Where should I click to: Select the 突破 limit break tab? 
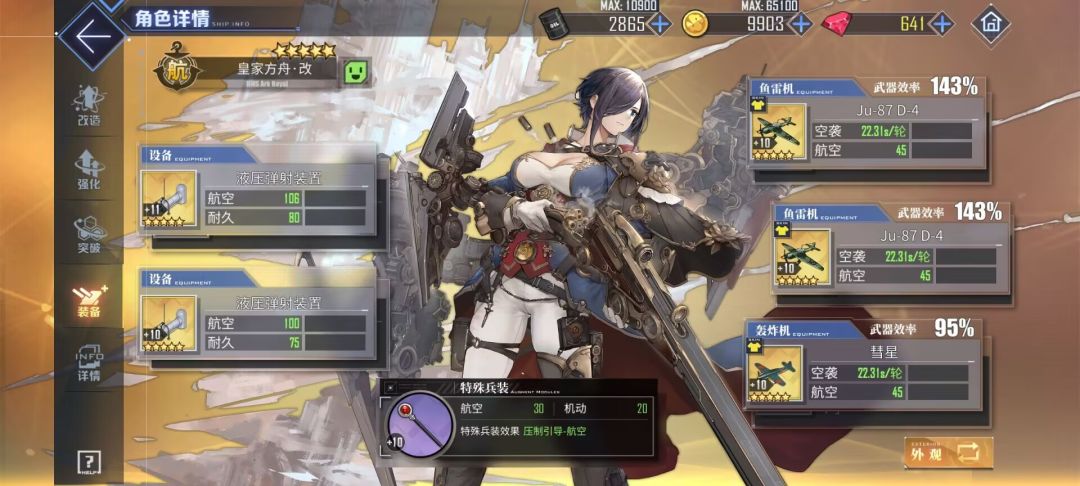(89, 235)
